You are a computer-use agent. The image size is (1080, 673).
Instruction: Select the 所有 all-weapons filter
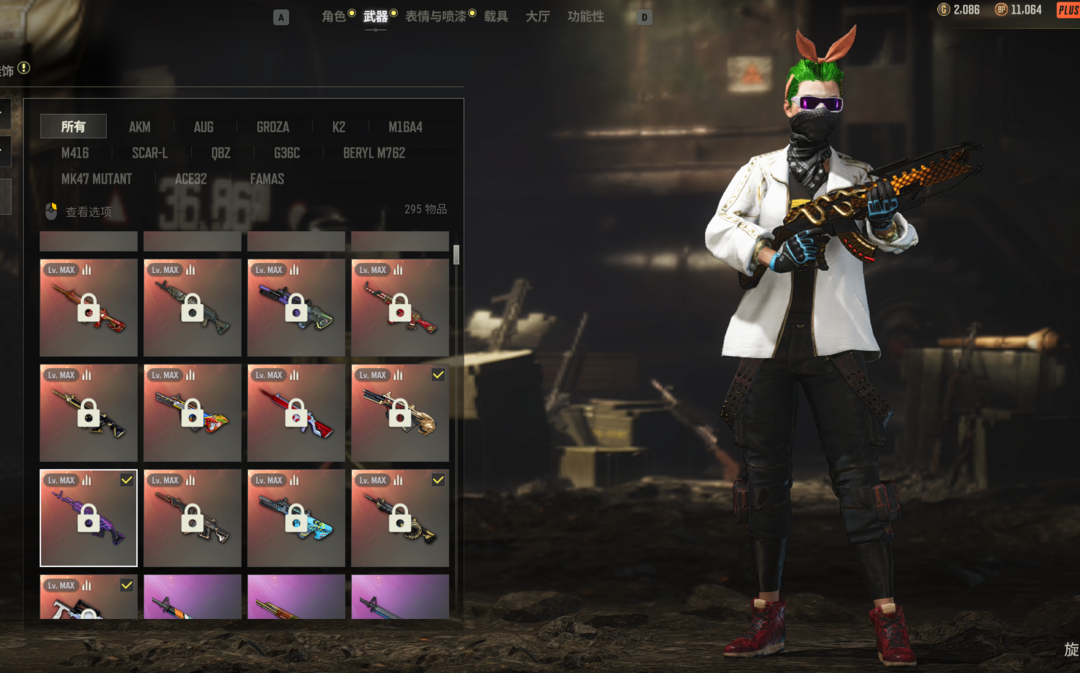click(x=73, y=127)
